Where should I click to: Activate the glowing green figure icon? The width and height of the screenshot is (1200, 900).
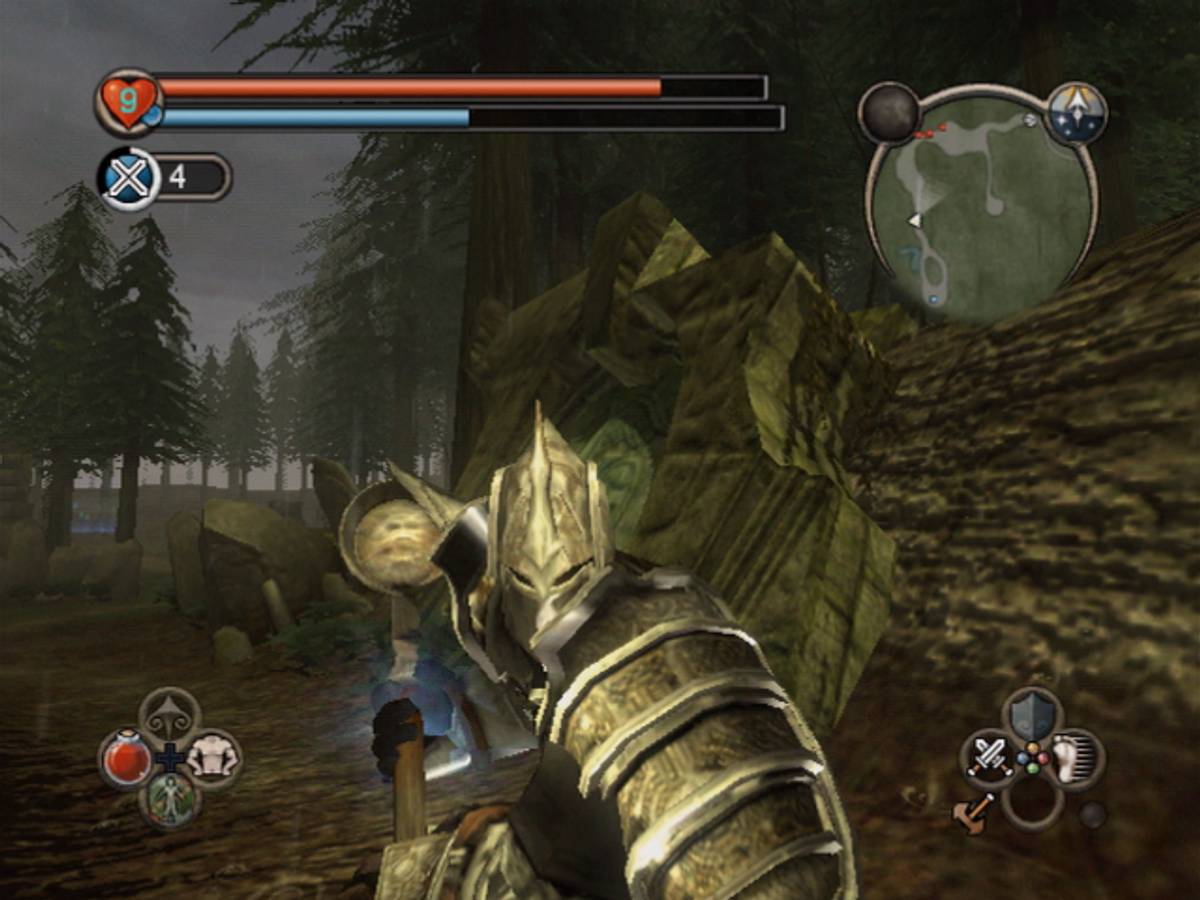pyautogui.click(x=169, y=800)
